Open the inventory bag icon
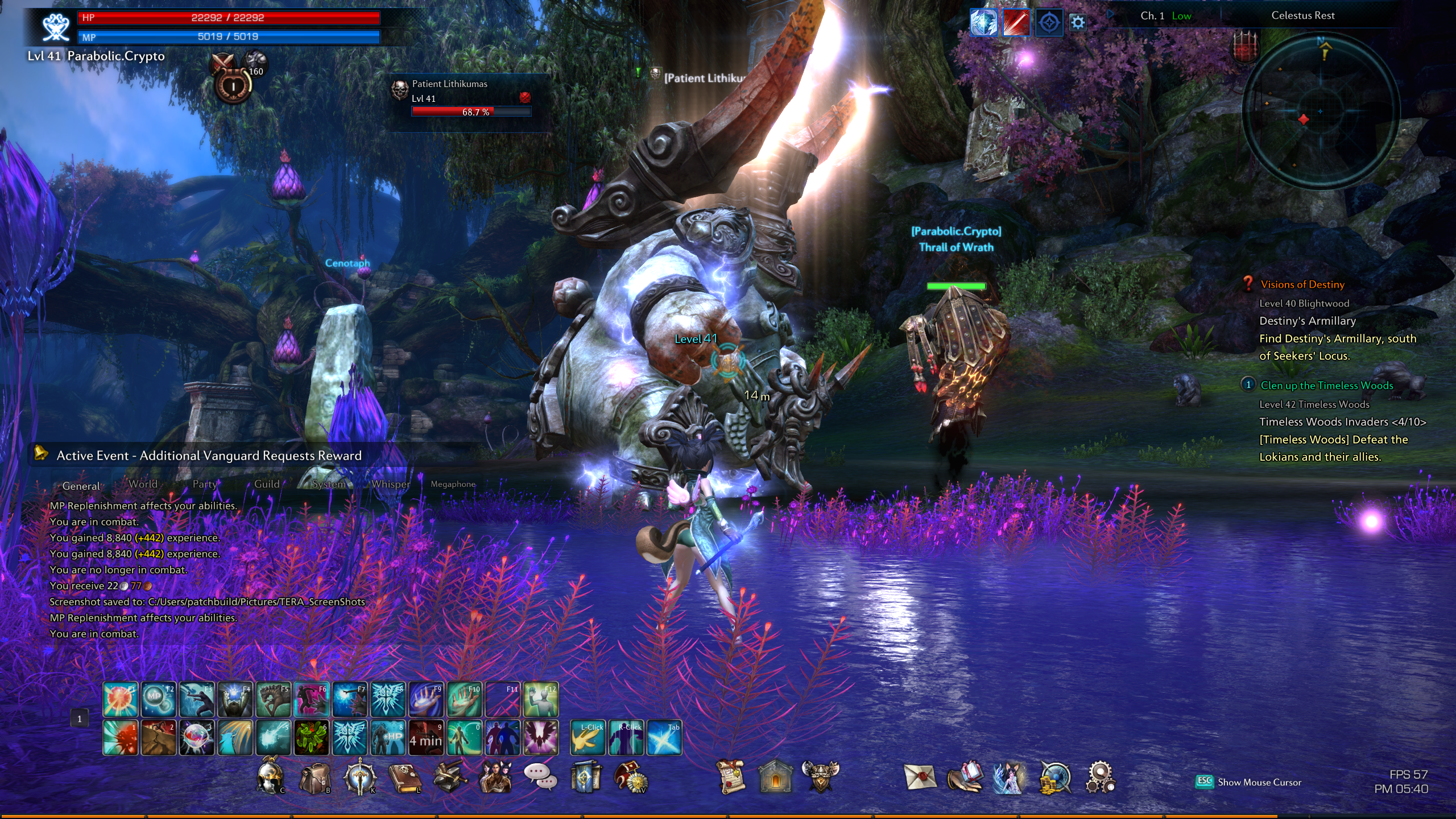 [x=315, y=777]
